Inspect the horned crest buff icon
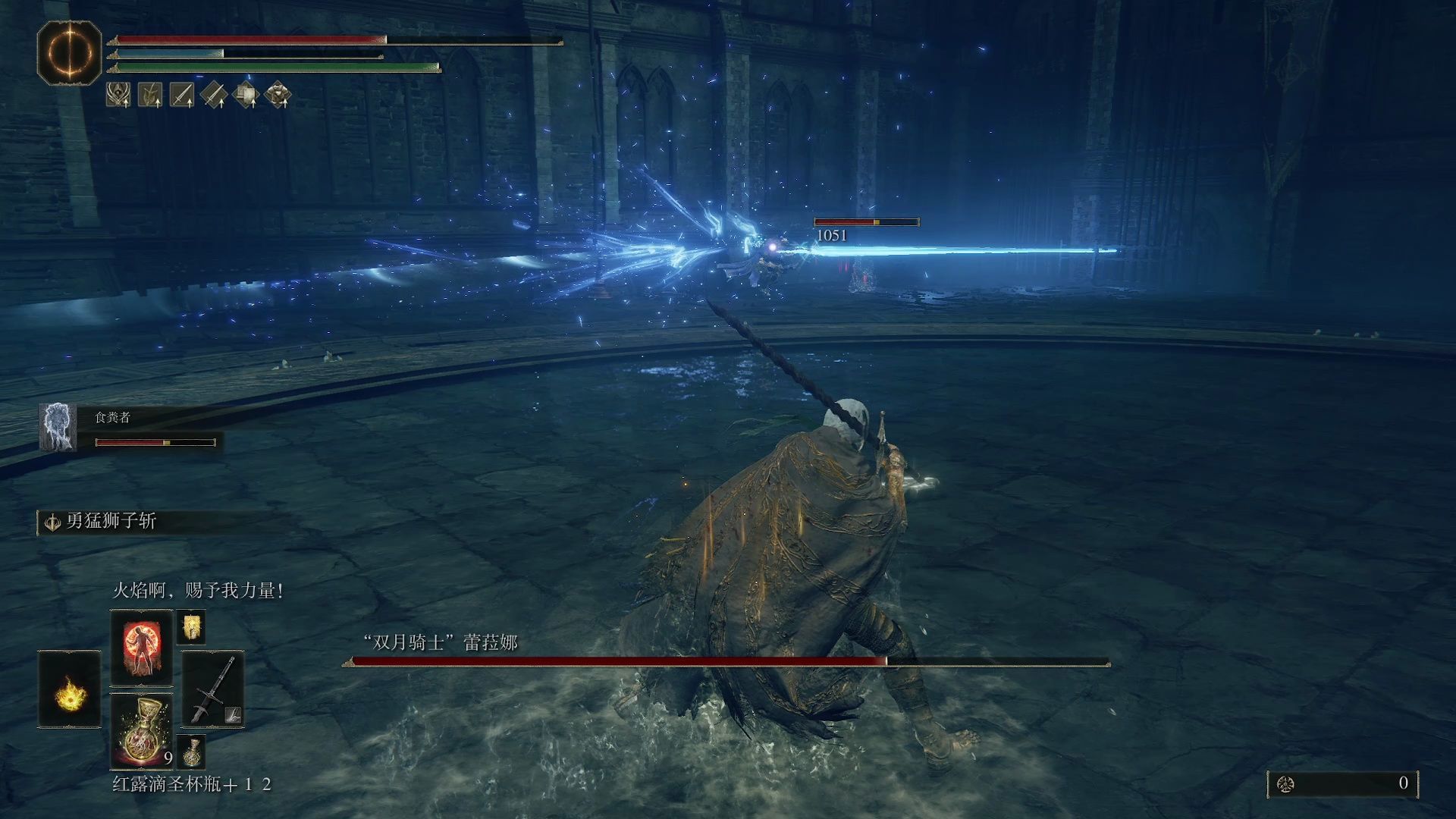Image resolution: width=1456 pixels, height=819 pixels. 118,95
